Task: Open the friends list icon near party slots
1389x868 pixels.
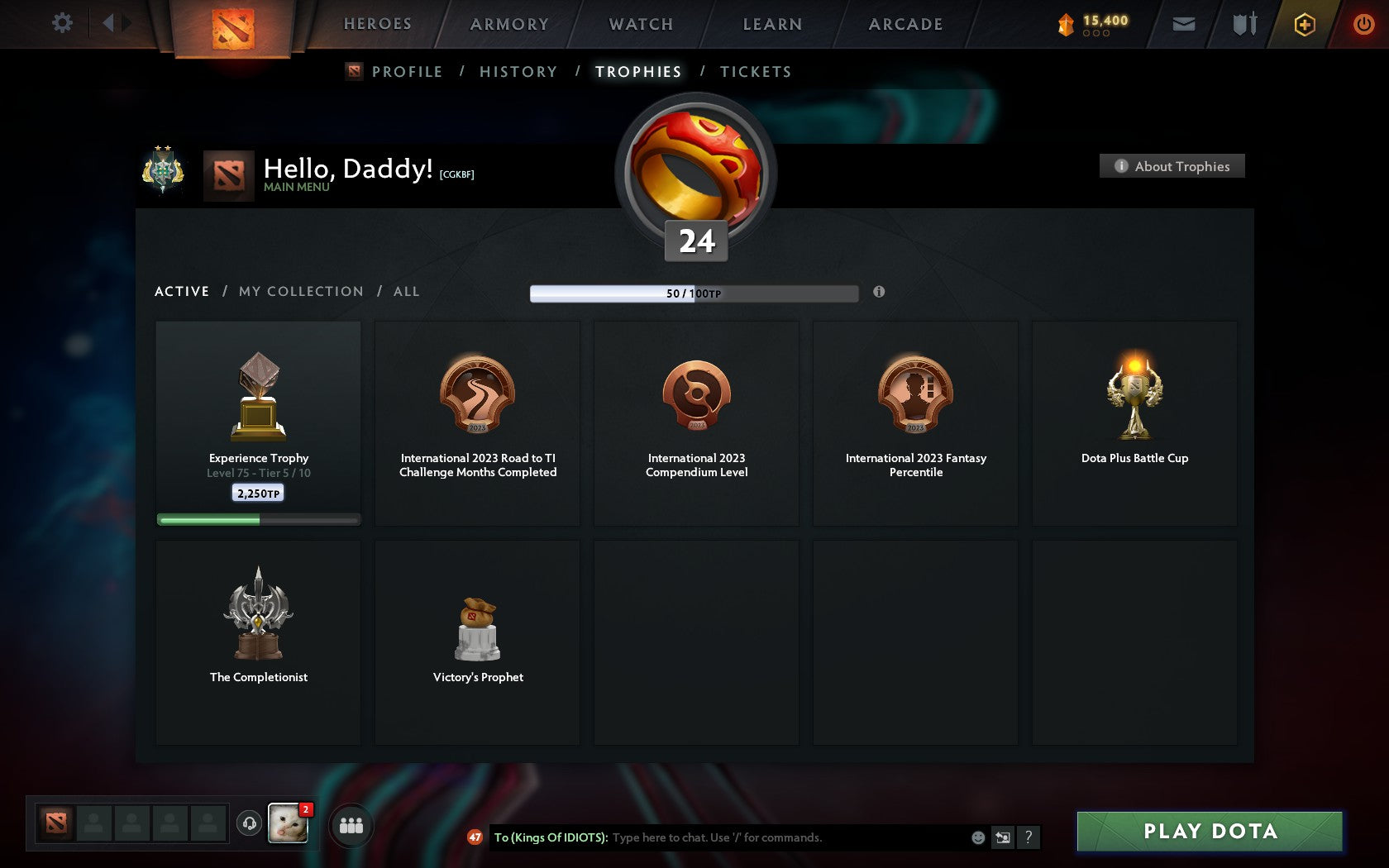Action: (351, 824)
